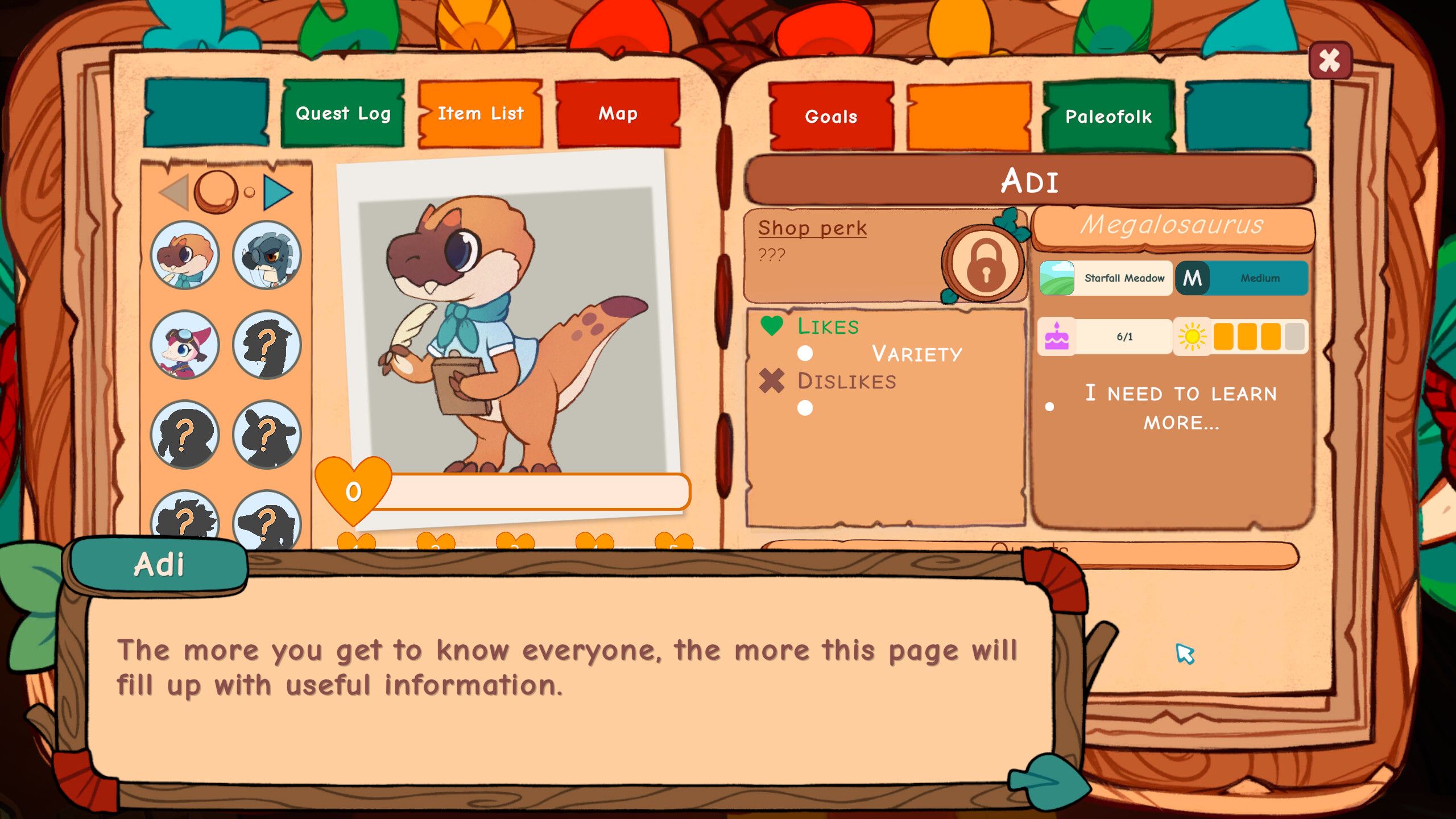Open the Item List page

481,113
